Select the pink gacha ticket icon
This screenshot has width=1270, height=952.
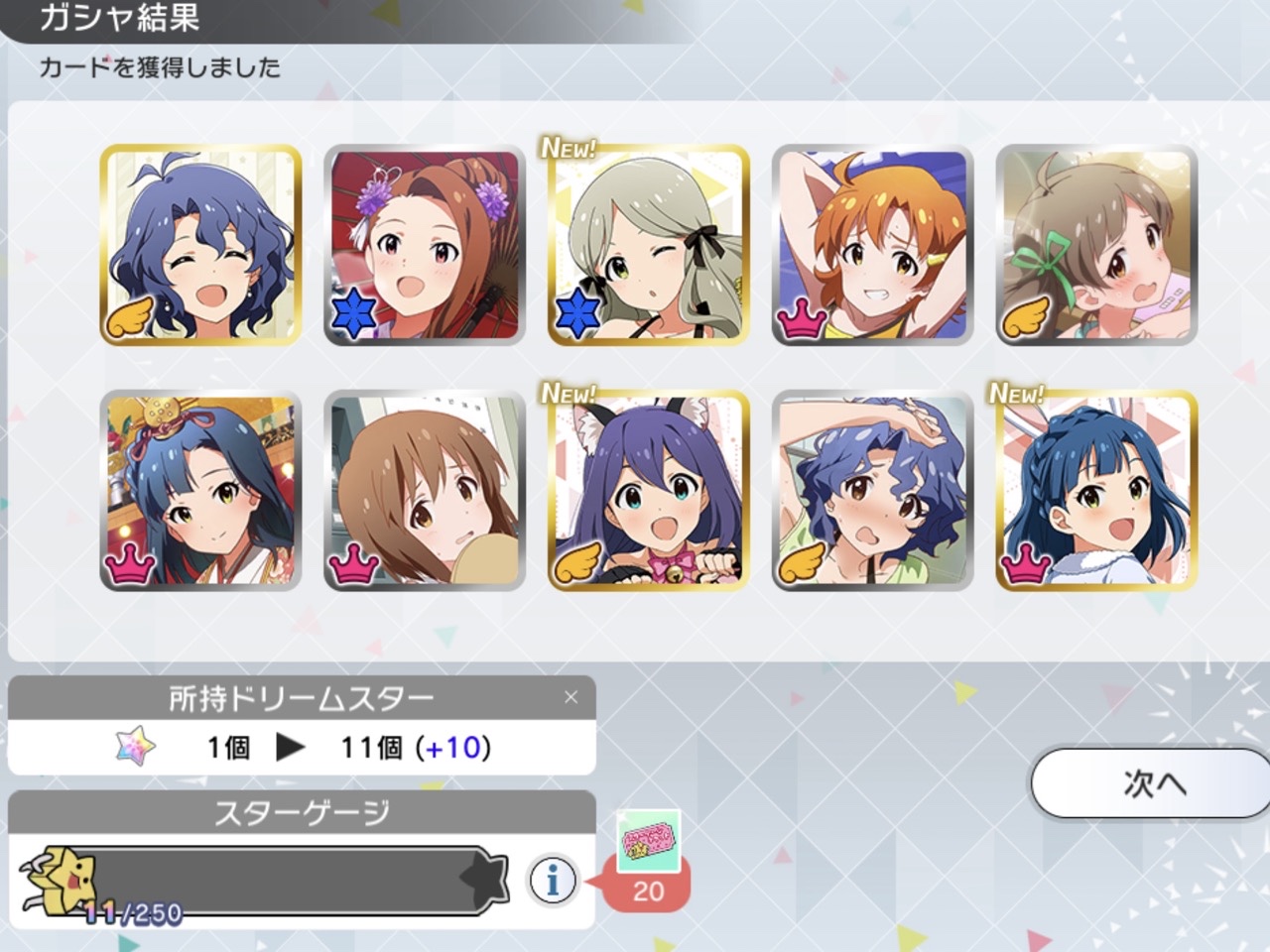(x=648, y=843)
